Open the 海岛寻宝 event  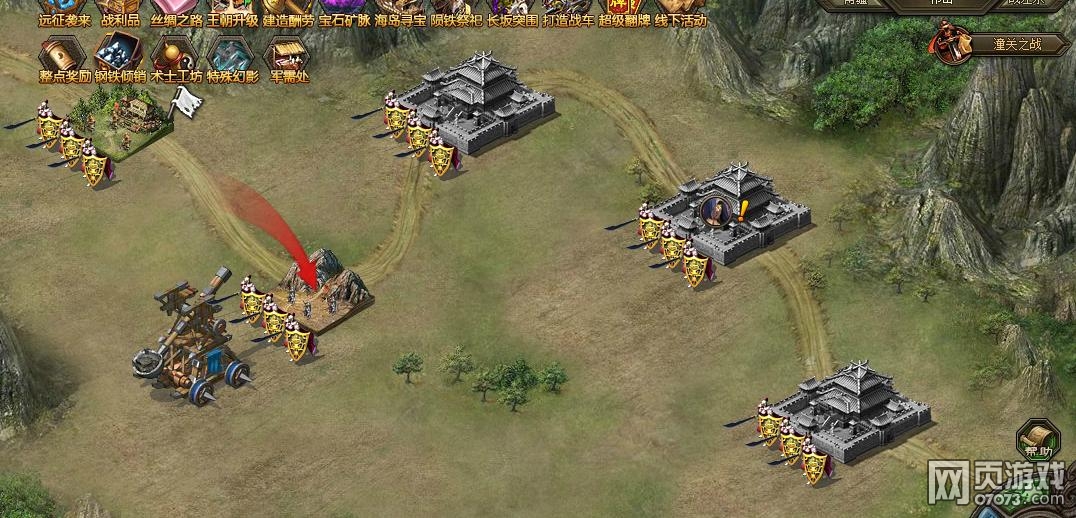pos(400,10)
